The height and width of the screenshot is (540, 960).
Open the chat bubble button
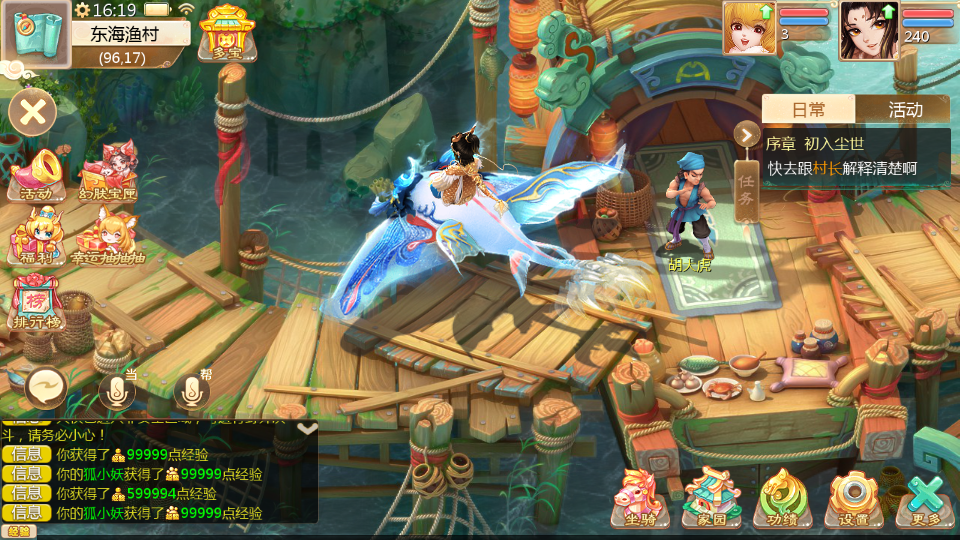click(x=46, y=387)
